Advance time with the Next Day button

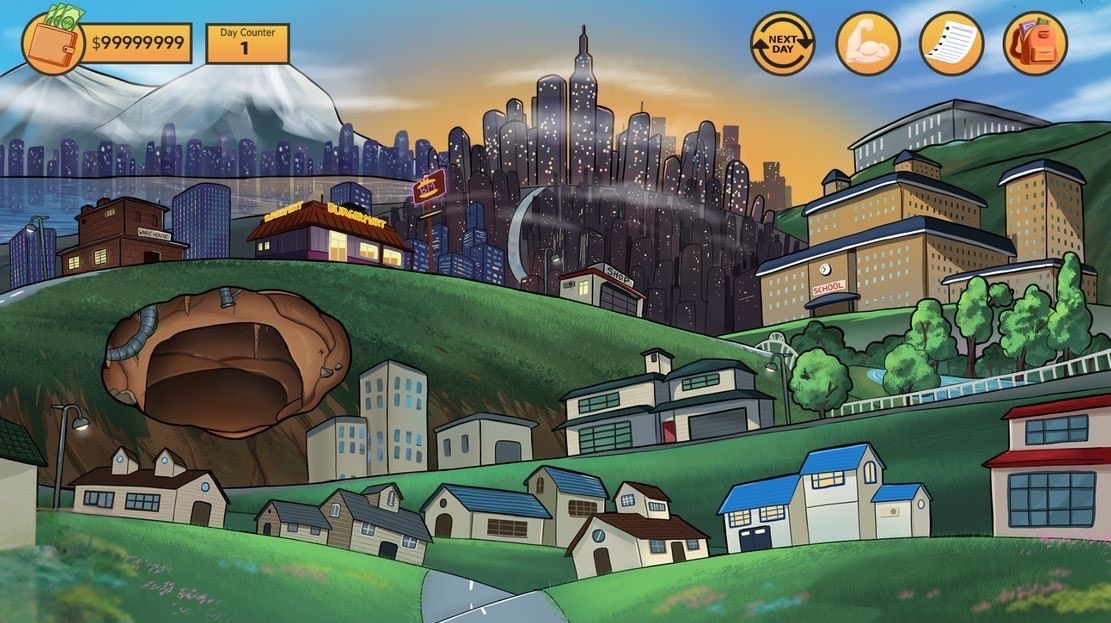[x=782, y=43]
